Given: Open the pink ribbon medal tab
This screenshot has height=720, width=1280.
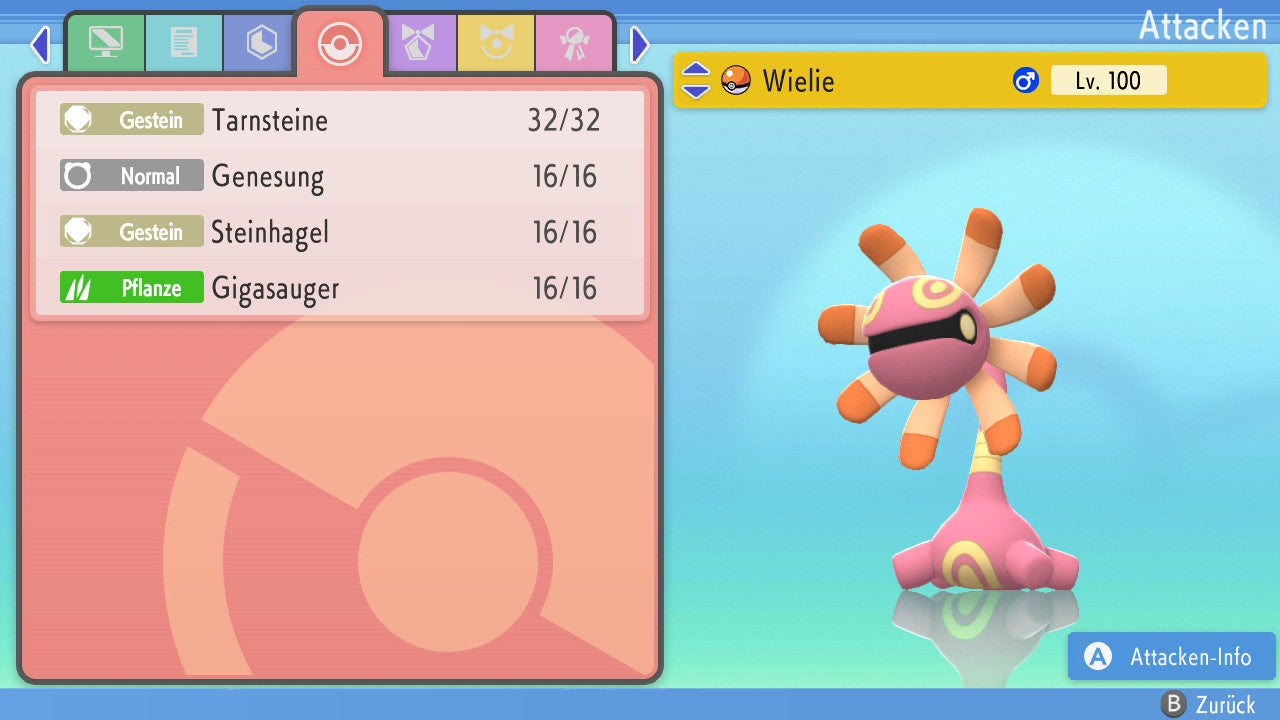Looking at the screenshot, I should click(x=573, y=43).
